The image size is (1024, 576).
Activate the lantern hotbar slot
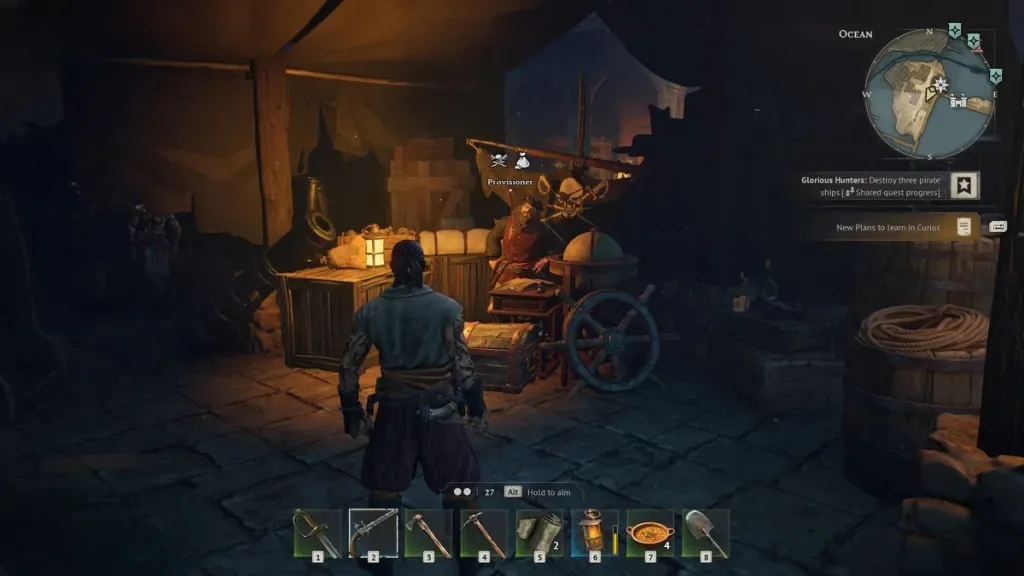pyautogui.click(x=594, y=532)
